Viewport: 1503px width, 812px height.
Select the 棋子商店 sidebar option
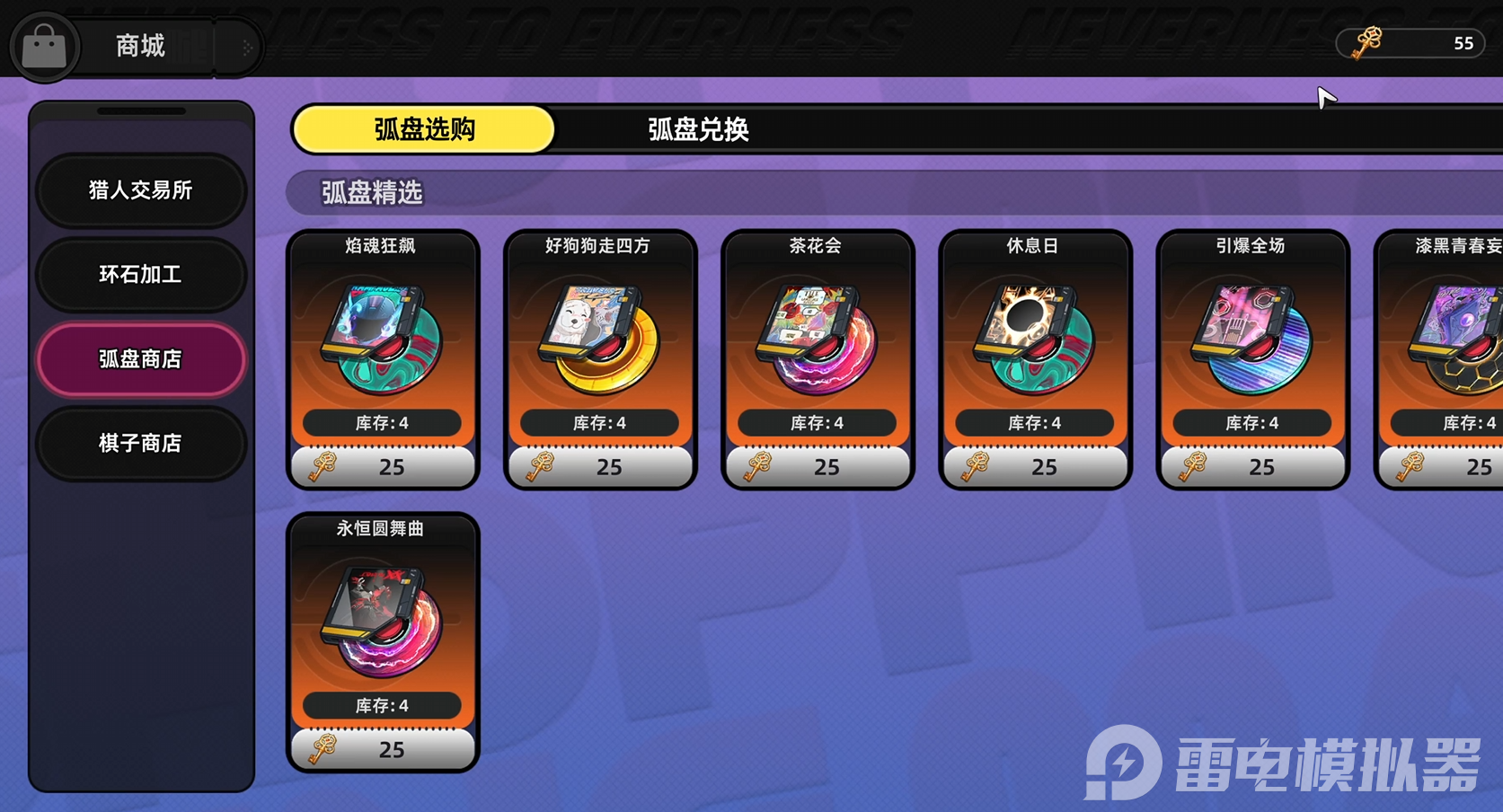point(140,443)
